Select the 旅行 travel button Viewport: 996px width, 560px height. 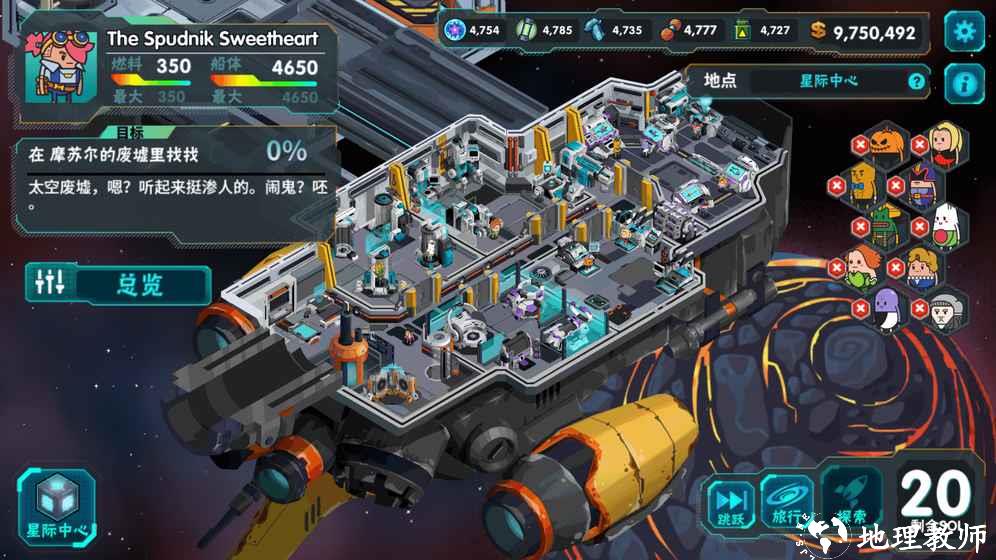[x=787, y=503]
